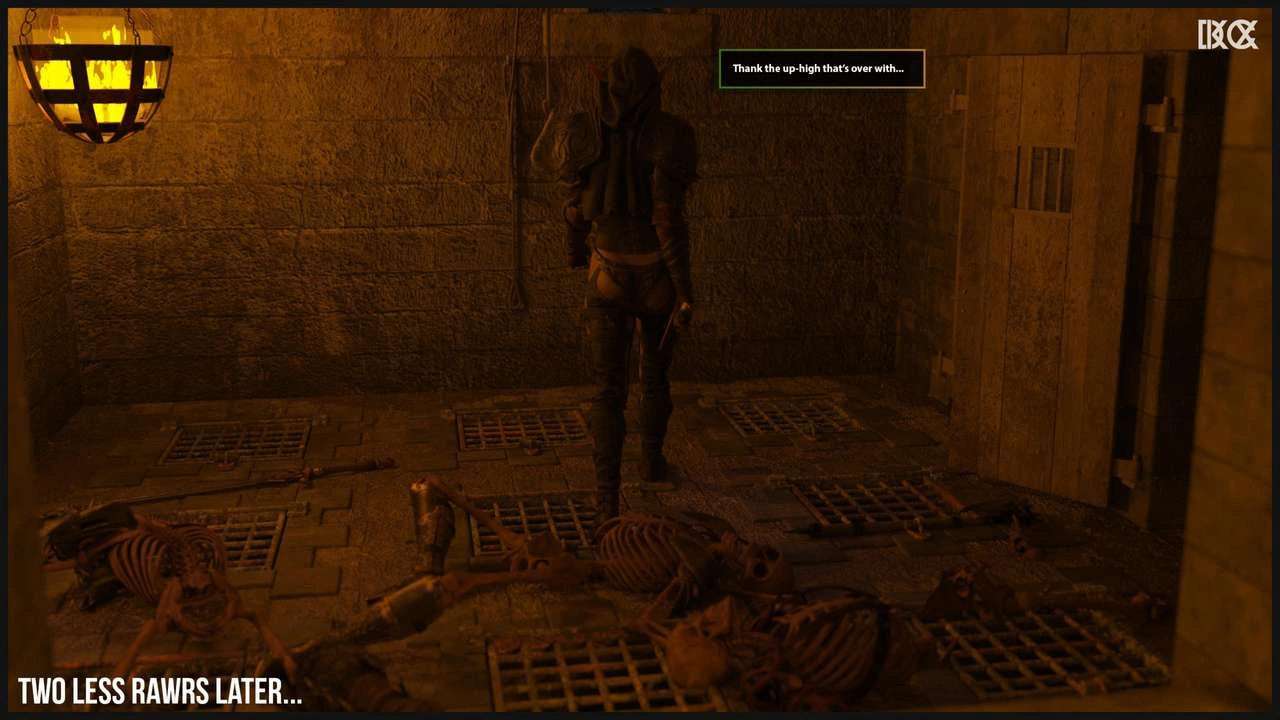Click the speech box to continue dialogue
The width and height of the screenshot is (1280, 720).
click(821, 69)
